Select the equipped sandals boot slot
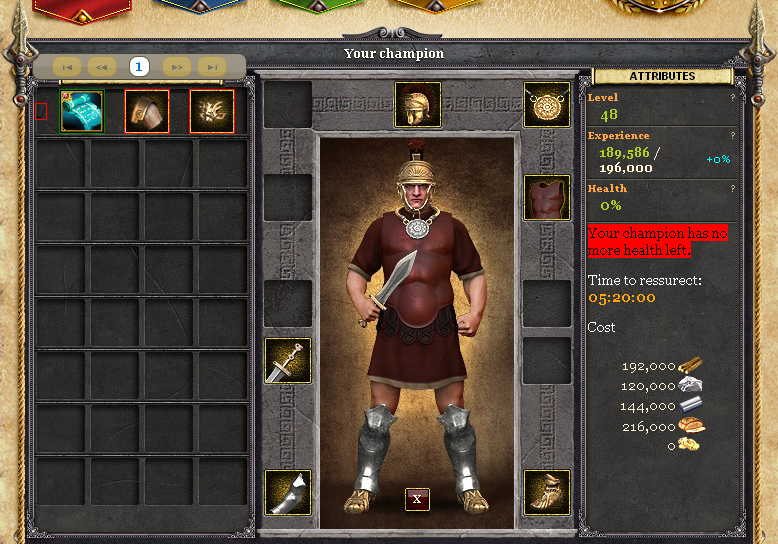The image size is (778, 544). (547, 492)
